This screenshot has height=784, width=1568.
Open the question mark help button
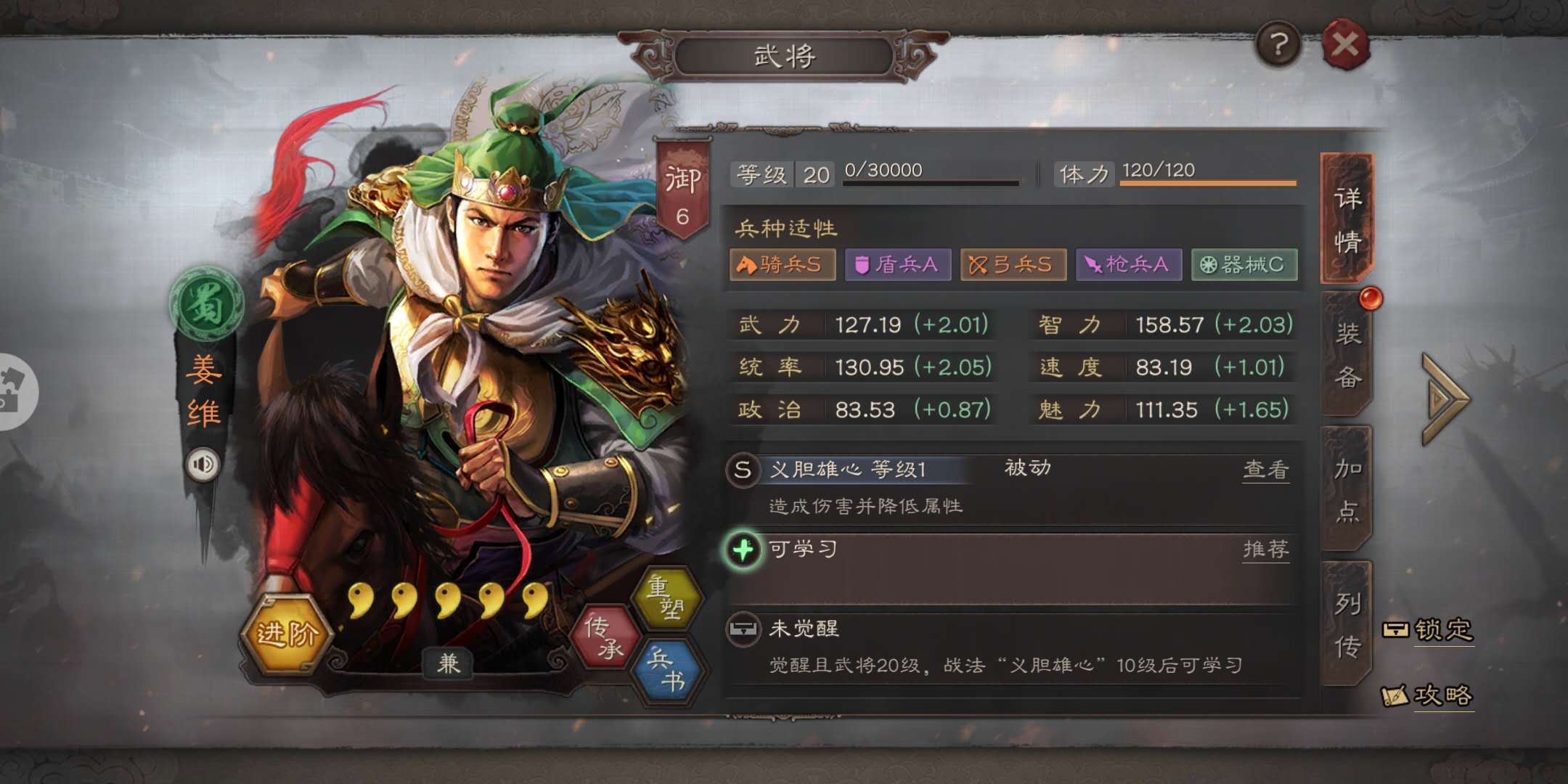click(x=1278, y=45)
